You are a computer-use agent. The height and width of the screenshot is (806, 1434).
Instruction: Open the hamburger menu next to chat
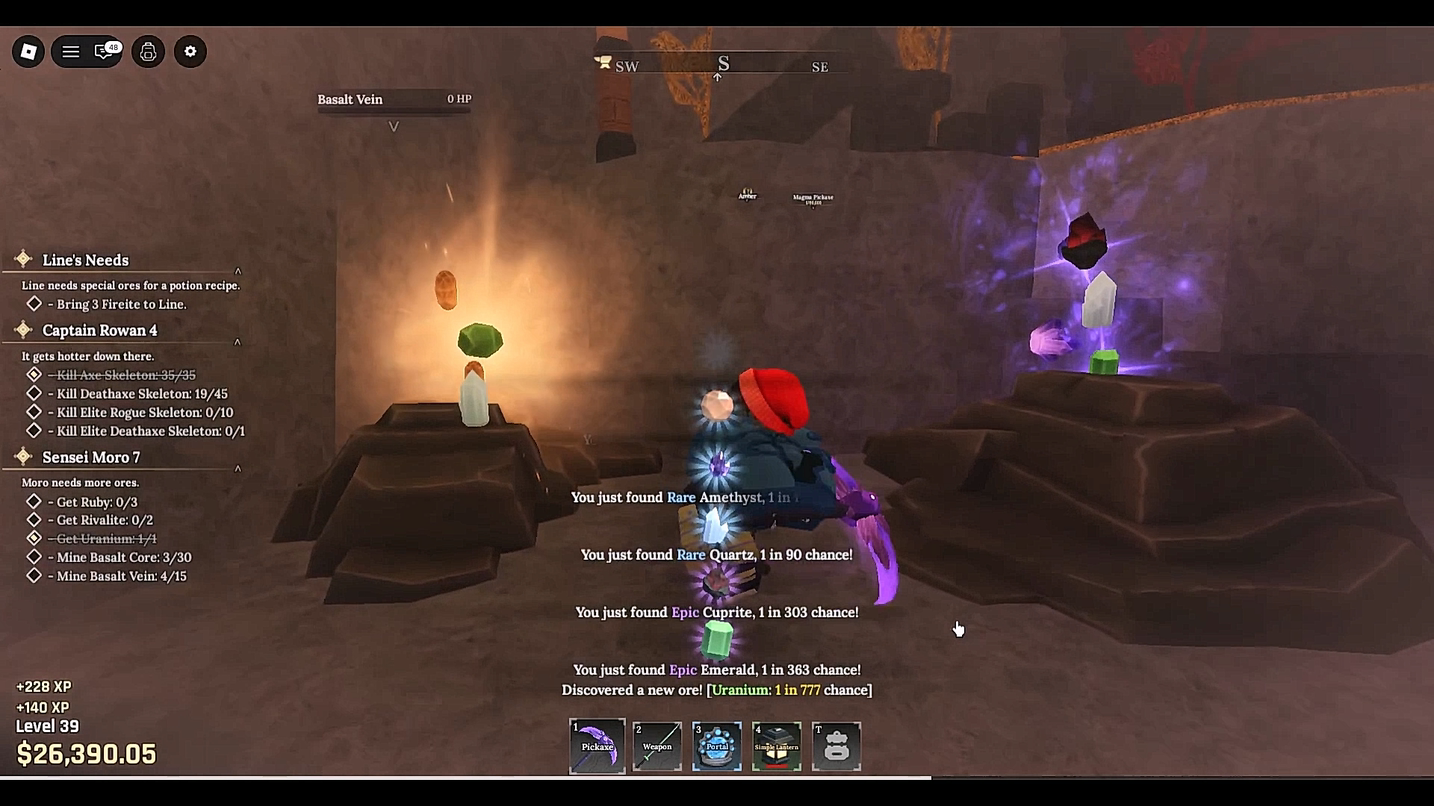pos(72,50)
